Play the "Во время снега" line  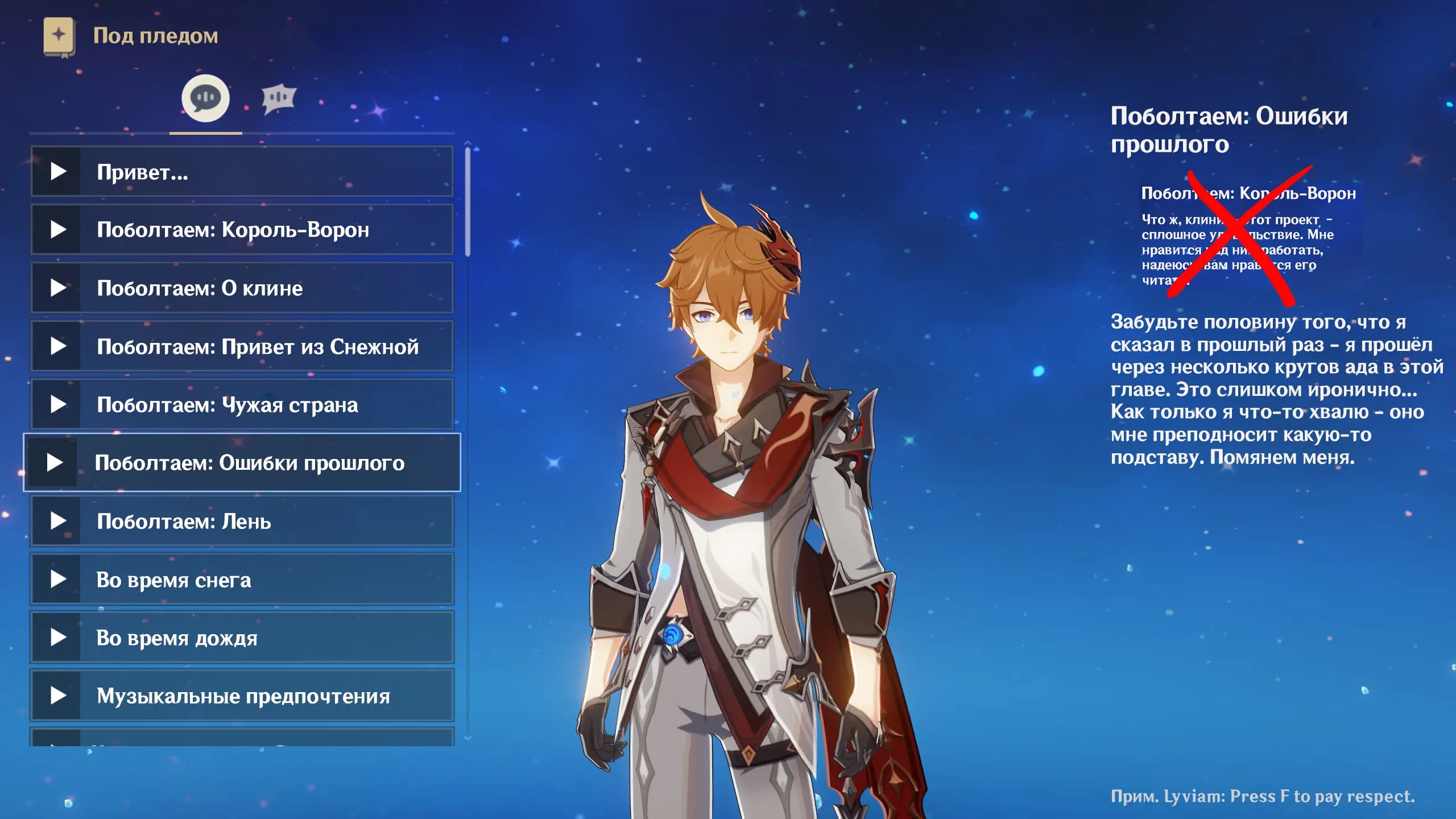[x=242, y=580]
